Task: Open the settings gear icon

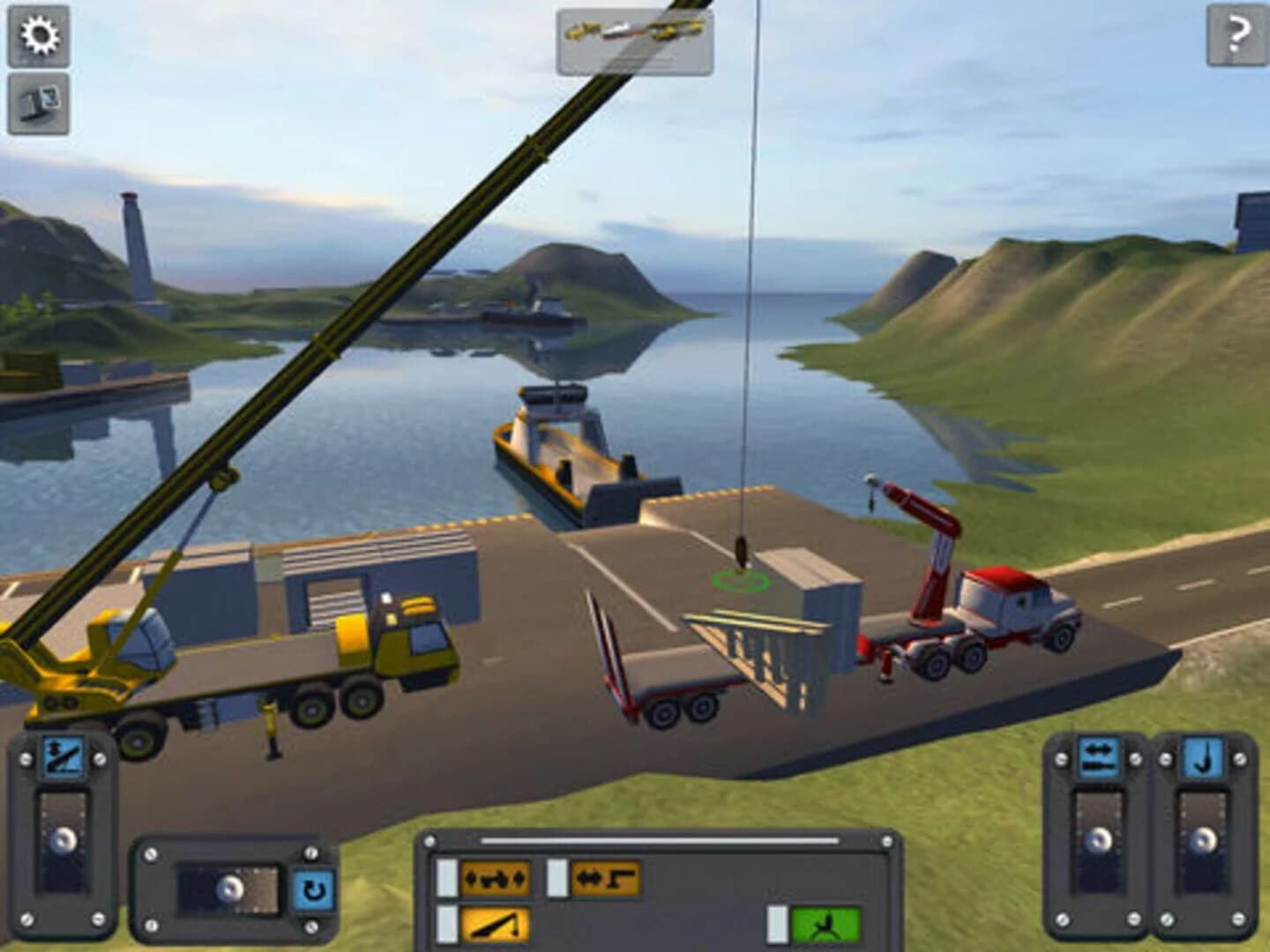Action: [x=37, y=35]
